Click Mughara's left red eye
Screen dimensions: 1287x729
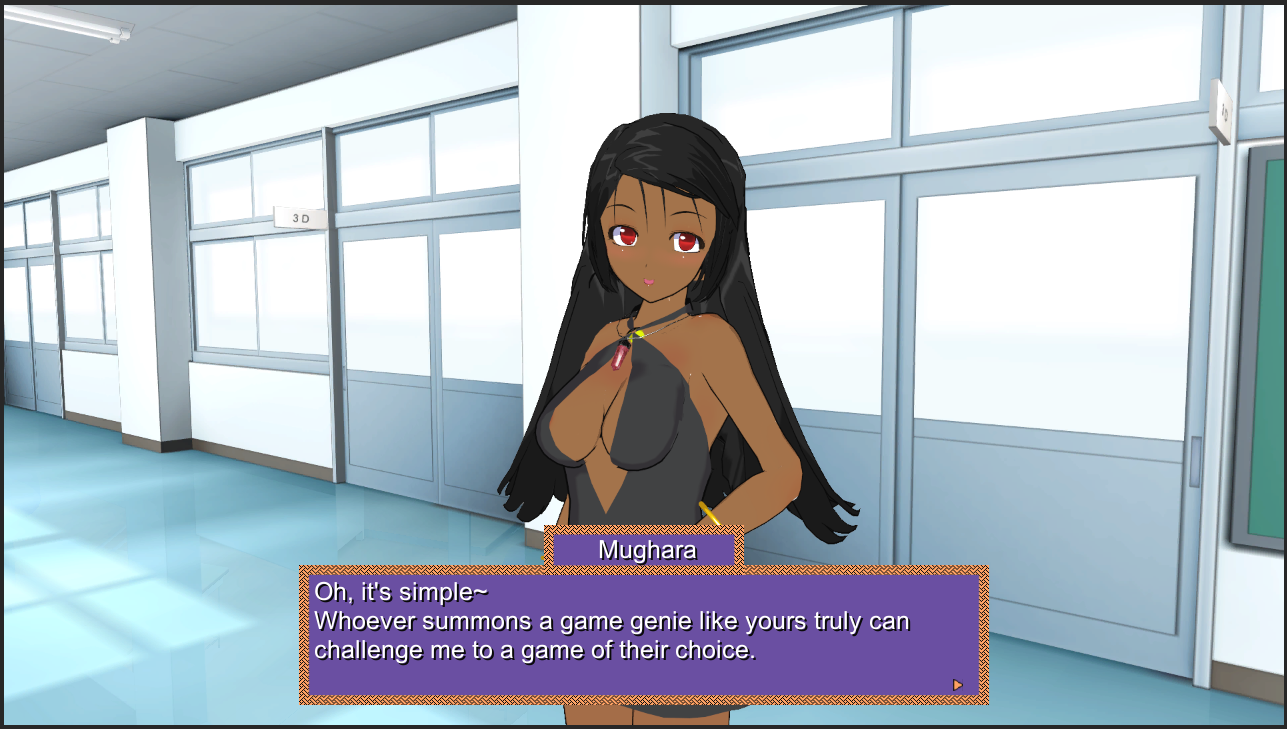[686, 238]
